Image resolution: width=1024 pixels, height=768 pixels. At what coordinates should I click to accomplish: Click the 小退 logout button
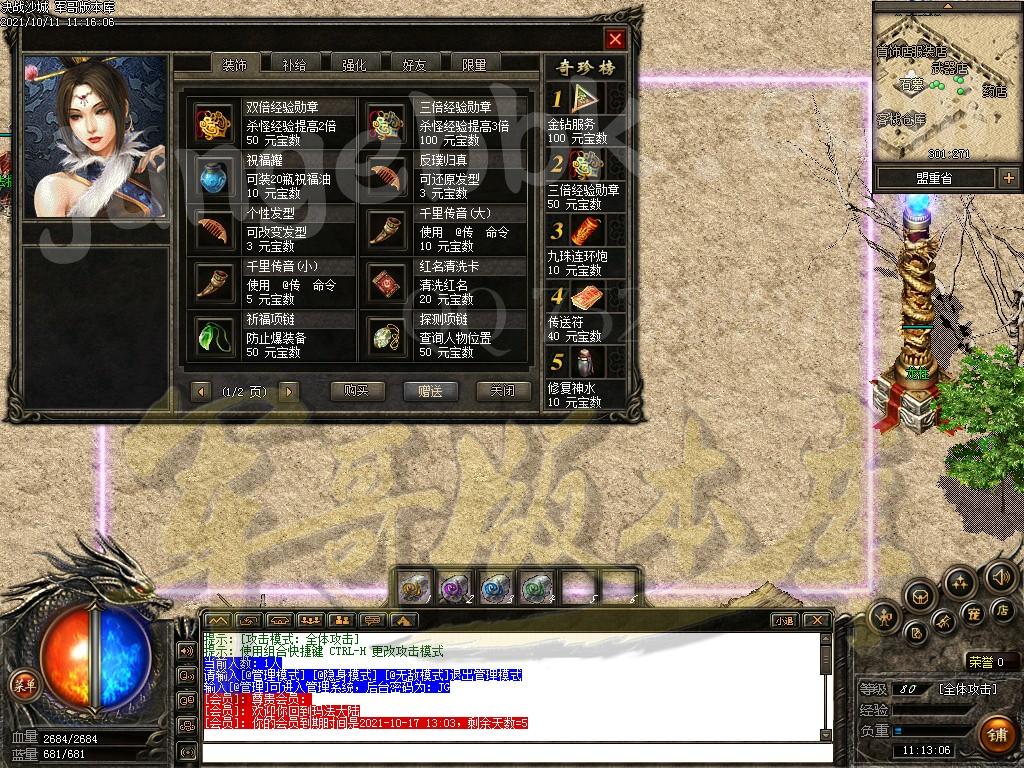click(784, 621)
